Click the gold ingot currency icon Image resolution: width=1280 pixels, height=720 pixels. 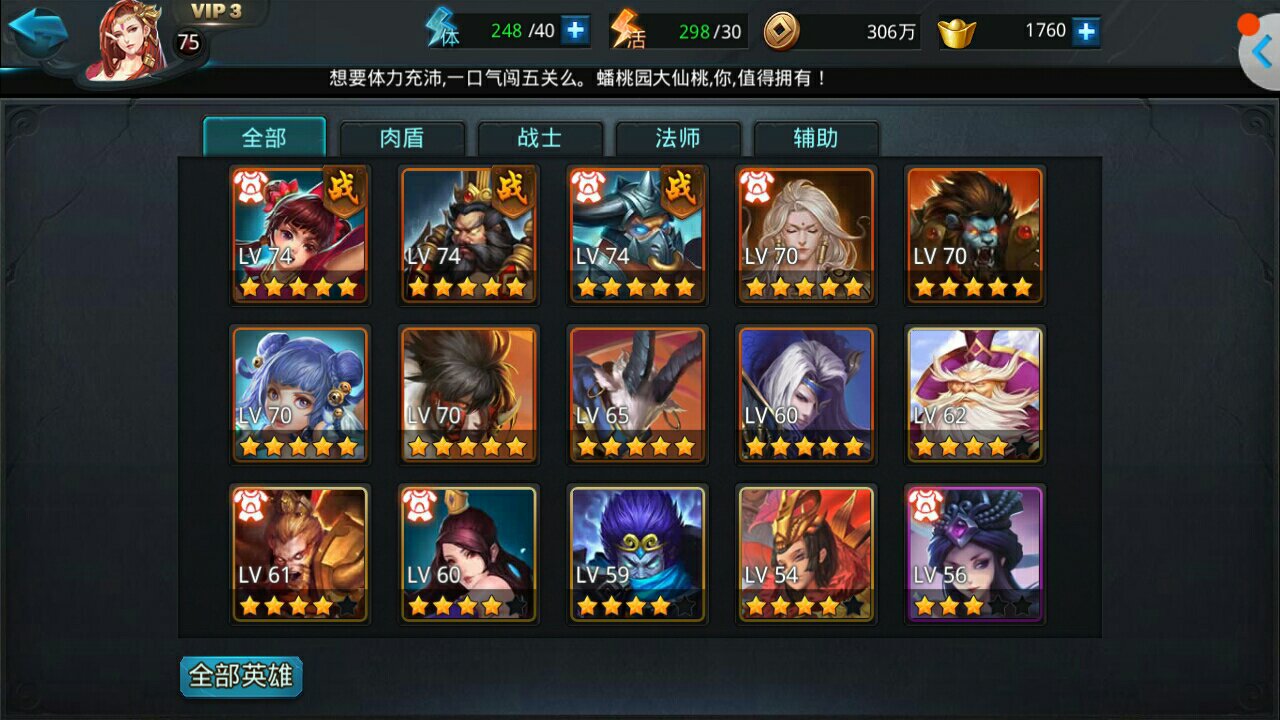click(x=955, y=31)
